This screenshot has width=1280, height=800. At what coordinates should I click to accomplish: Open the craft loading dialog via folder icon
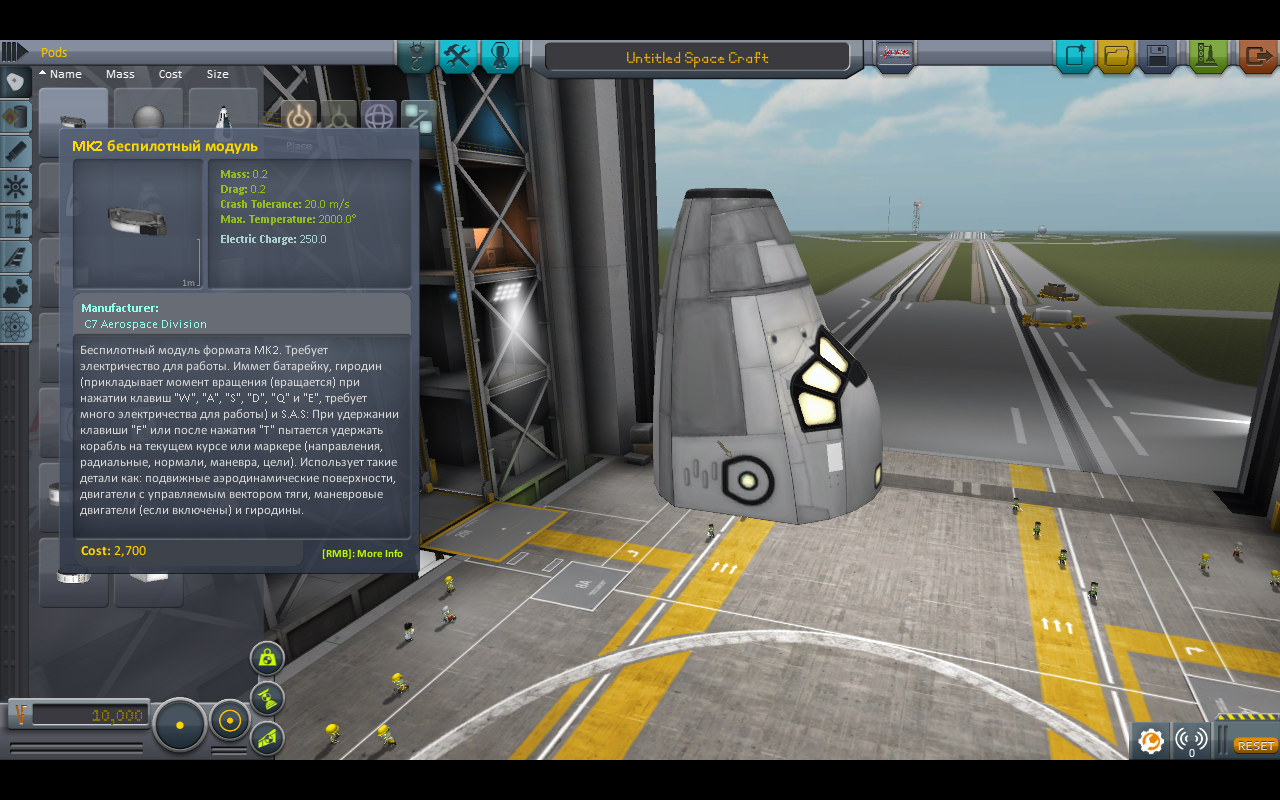(1117, 57)
